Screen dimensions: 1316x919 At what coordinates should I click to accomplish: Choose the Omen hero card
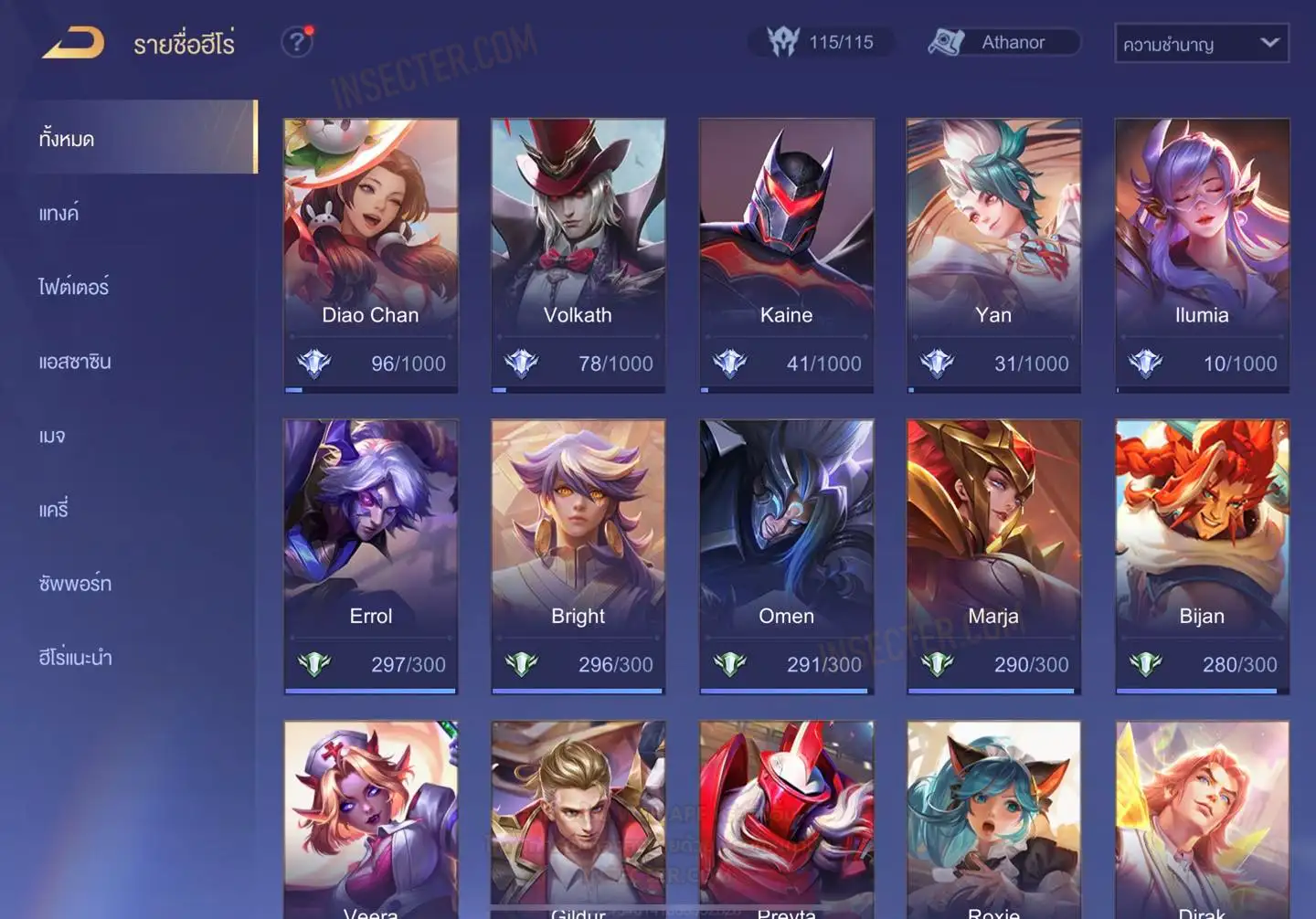click(786, 556)
